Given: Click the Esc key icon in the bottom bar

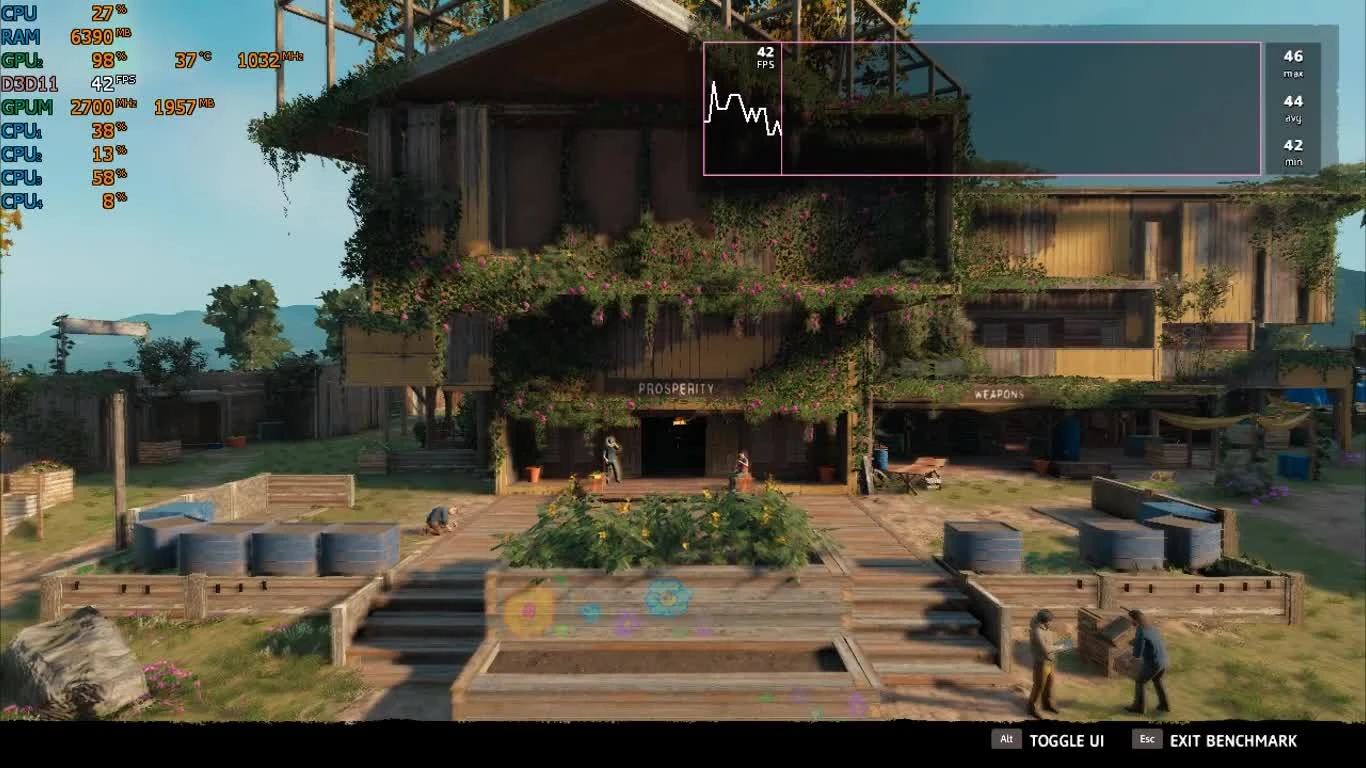Looking at the screenshot, I should point(1145,740).
